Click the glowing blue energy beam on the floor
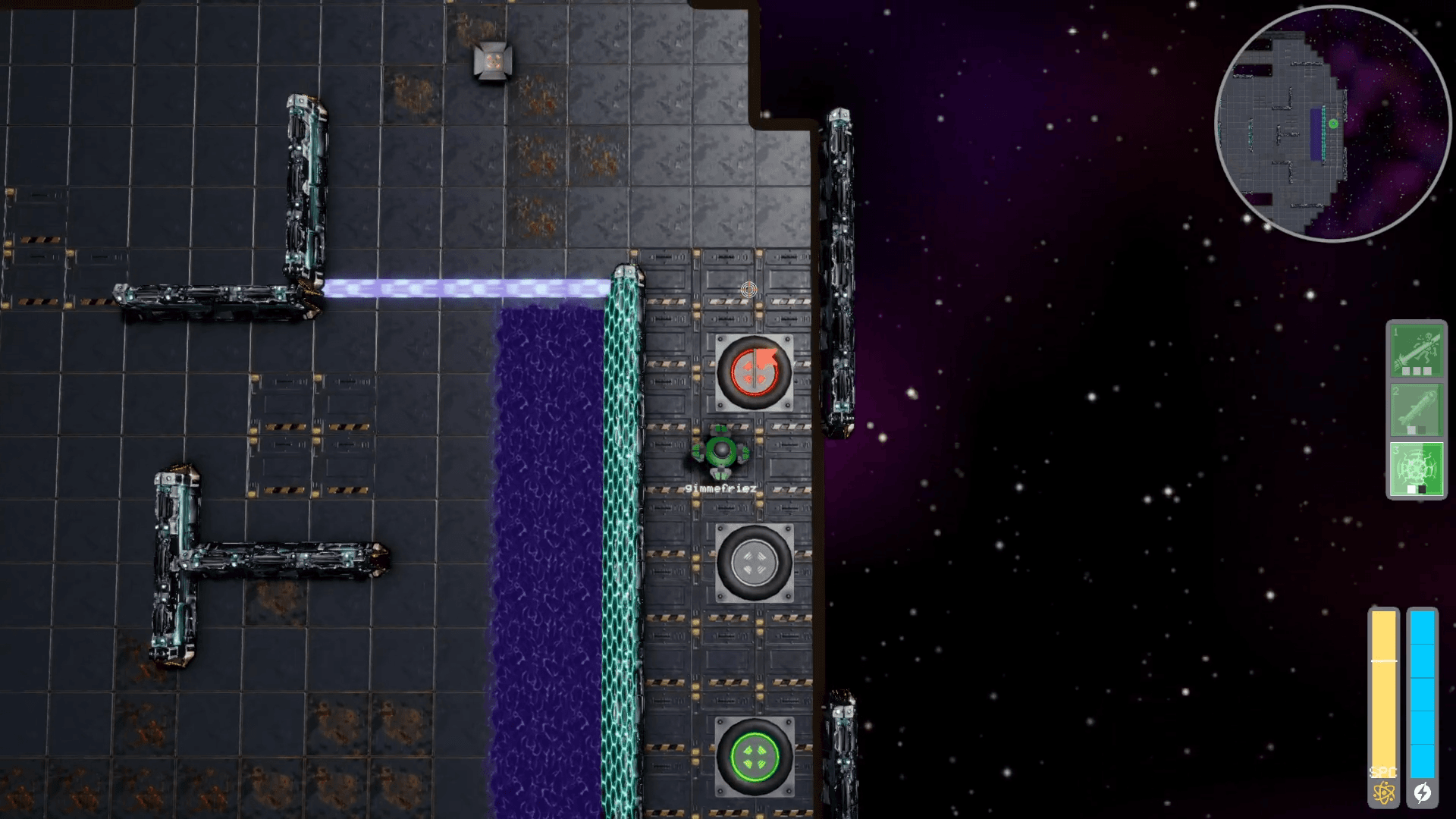This screenshot has width=1456, height=819. pyautogui.click(x=470, y=287)
